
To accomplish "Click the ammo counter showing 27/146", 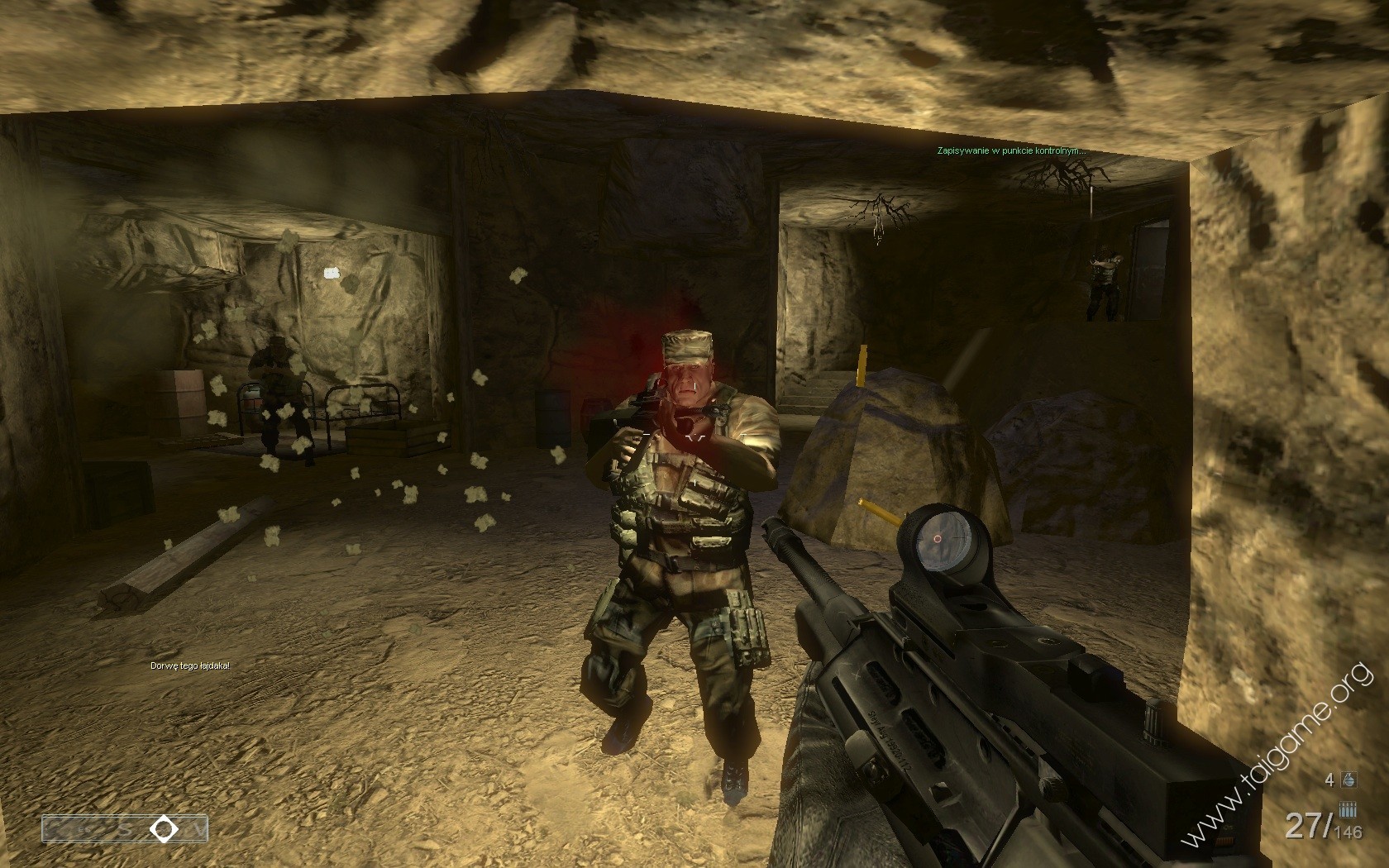I will 1322,826.
